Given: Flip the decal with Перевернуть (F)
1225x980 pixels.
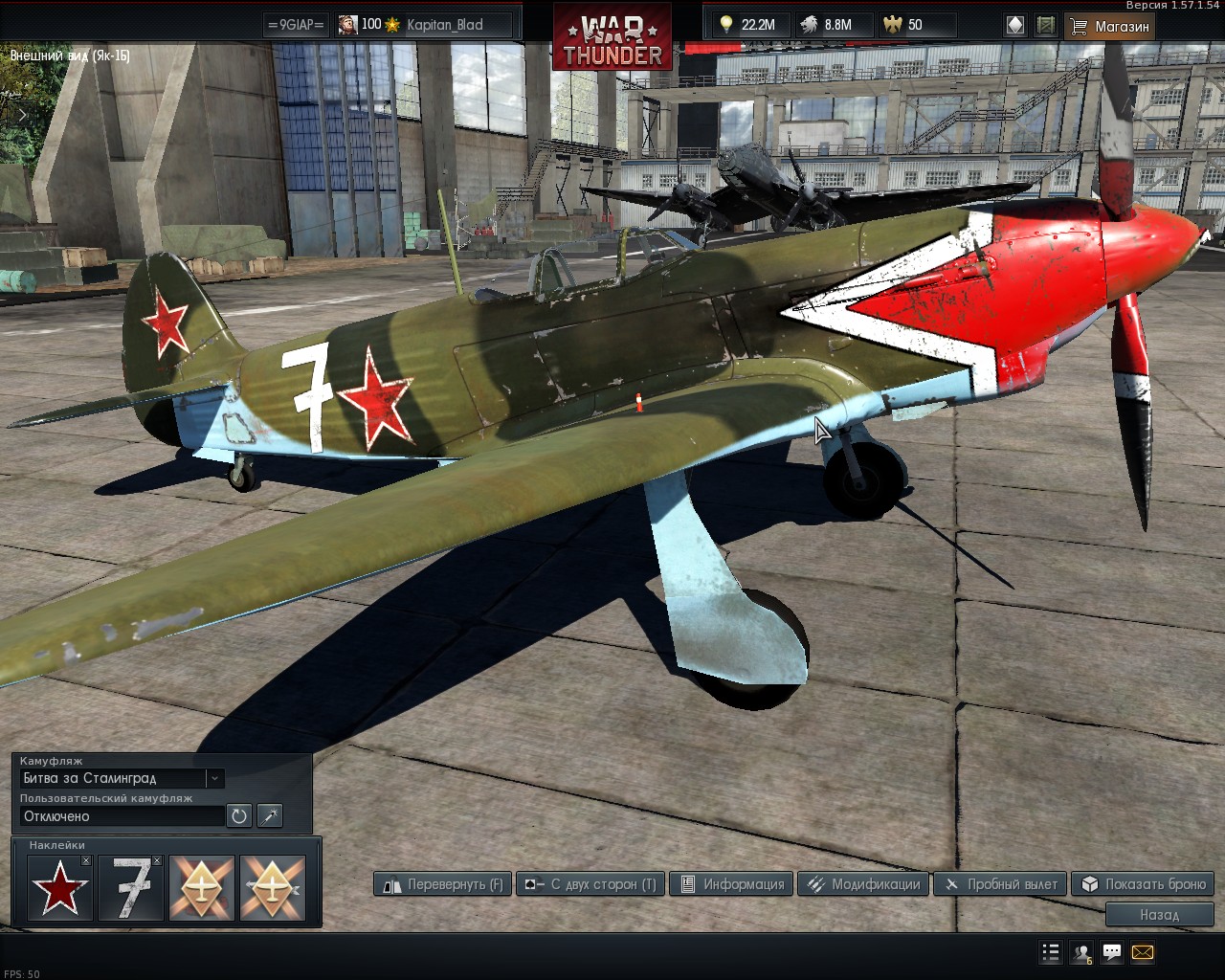Looking at the screenshot, I should coord(443,884).
